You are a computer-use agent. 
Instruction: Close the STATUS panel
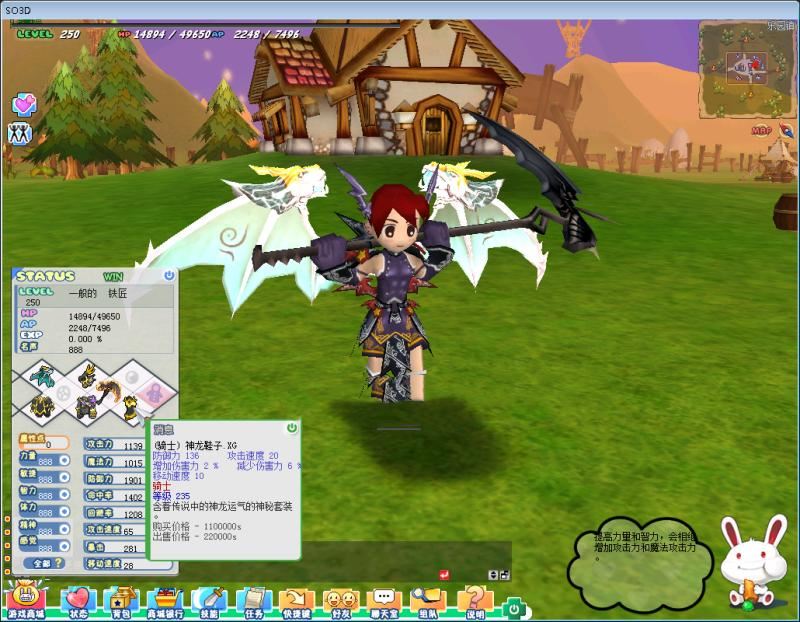(169, 275)
